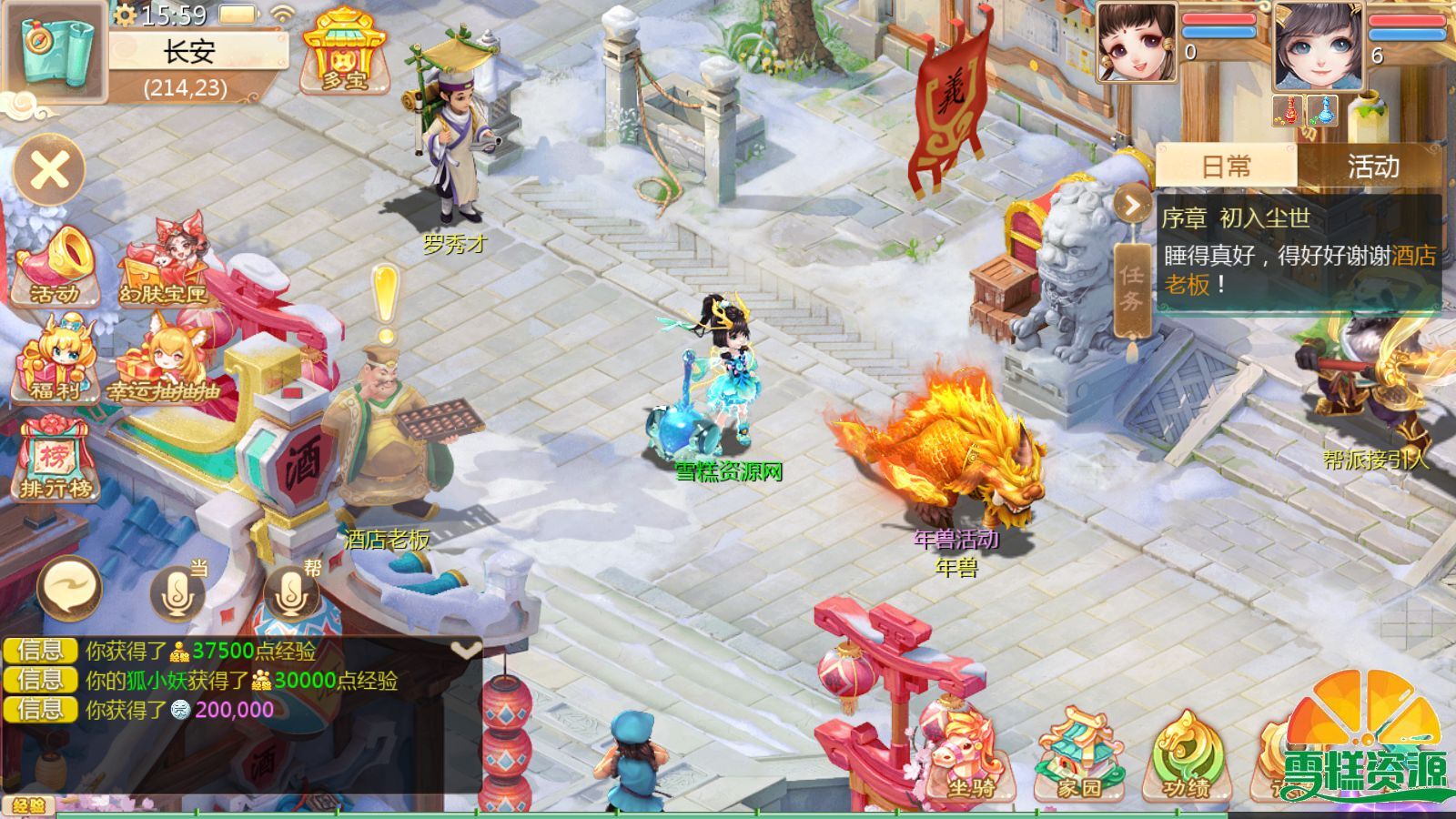
Task: Open the 福利 rewards menu
Action: 55,361
